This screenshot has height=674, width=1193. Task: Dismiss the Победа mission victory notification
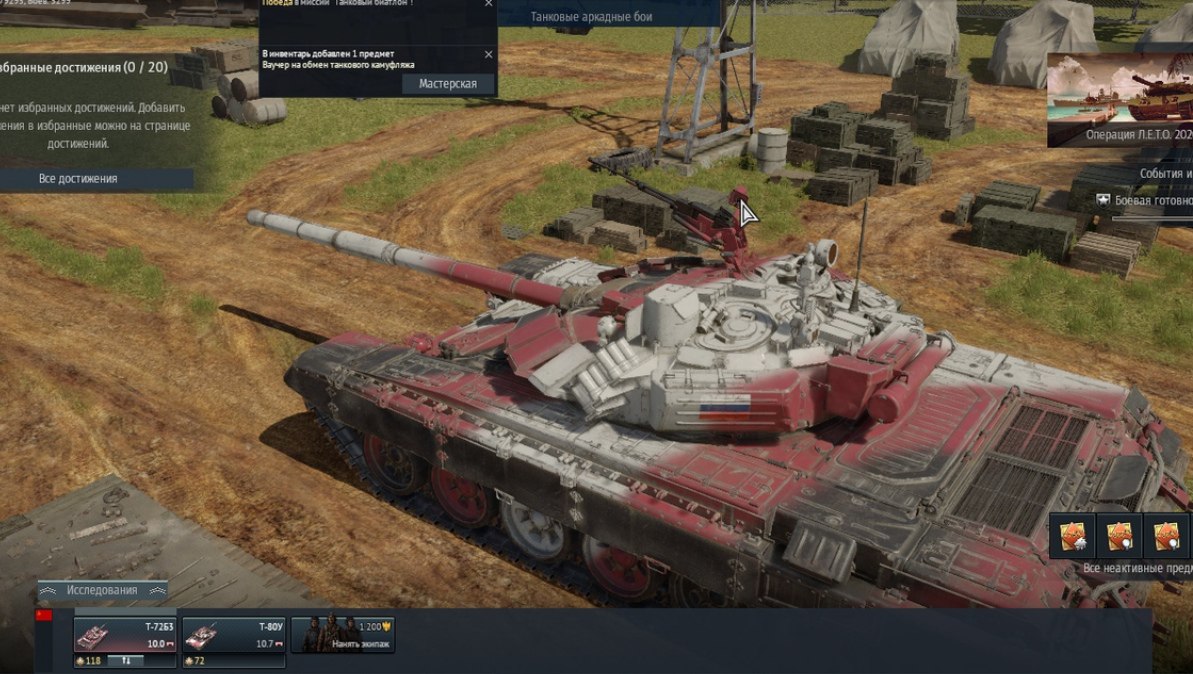pos(488,4)
